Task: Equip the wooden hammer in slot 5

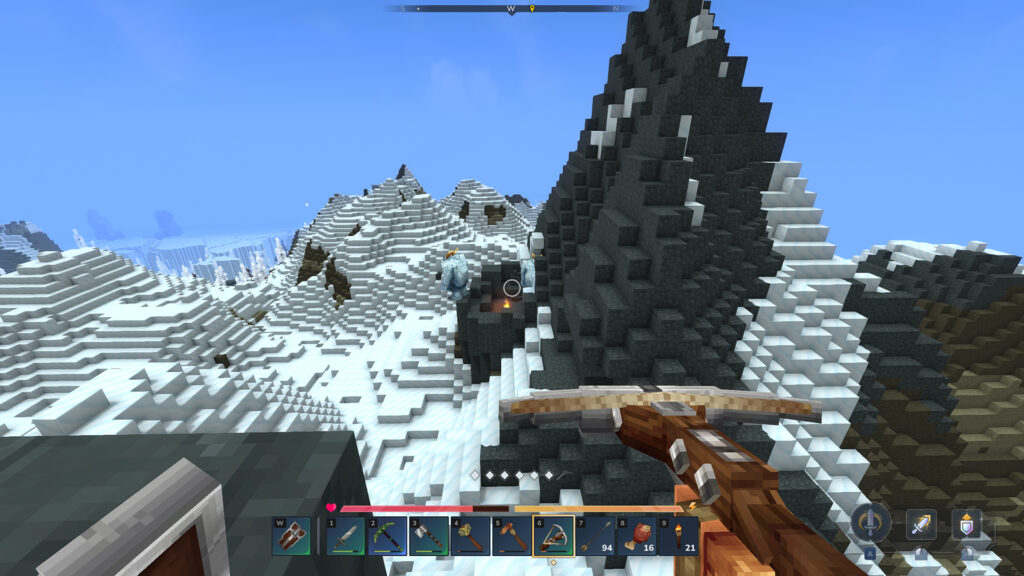Action: click(512, 536)
